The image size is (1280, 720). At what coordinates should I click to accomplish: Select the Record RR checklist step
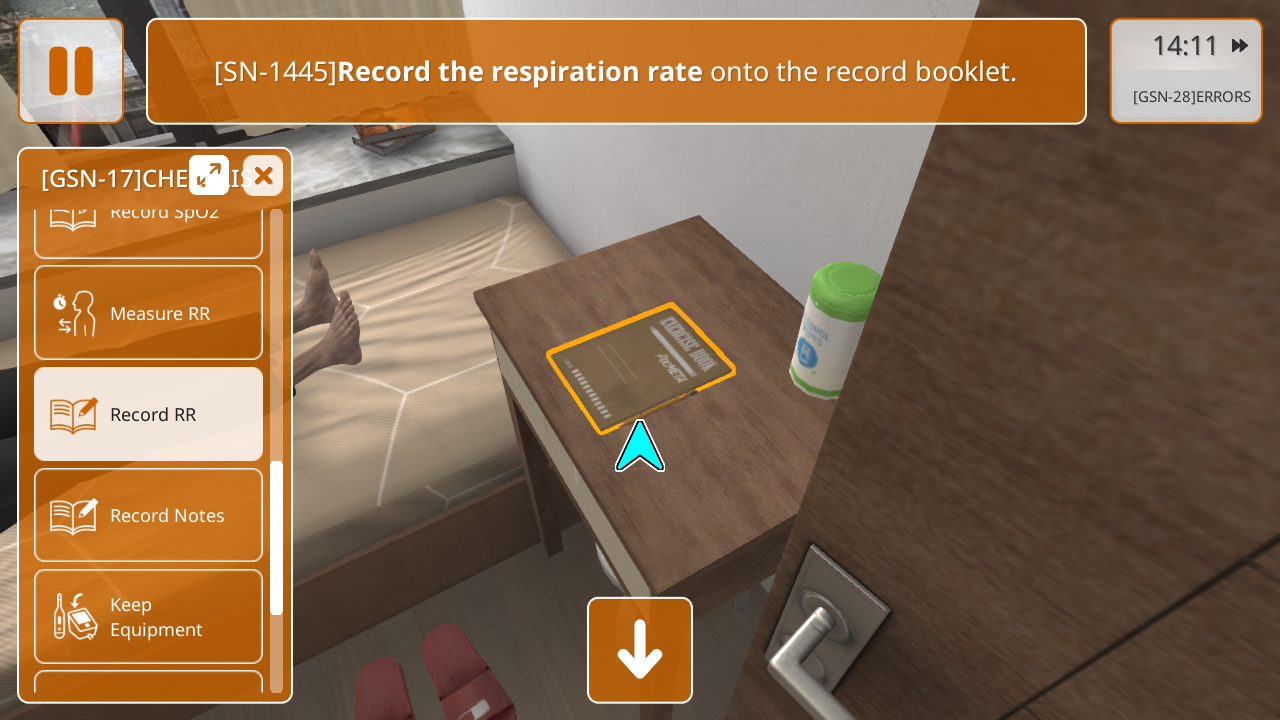tap(148, 414)
